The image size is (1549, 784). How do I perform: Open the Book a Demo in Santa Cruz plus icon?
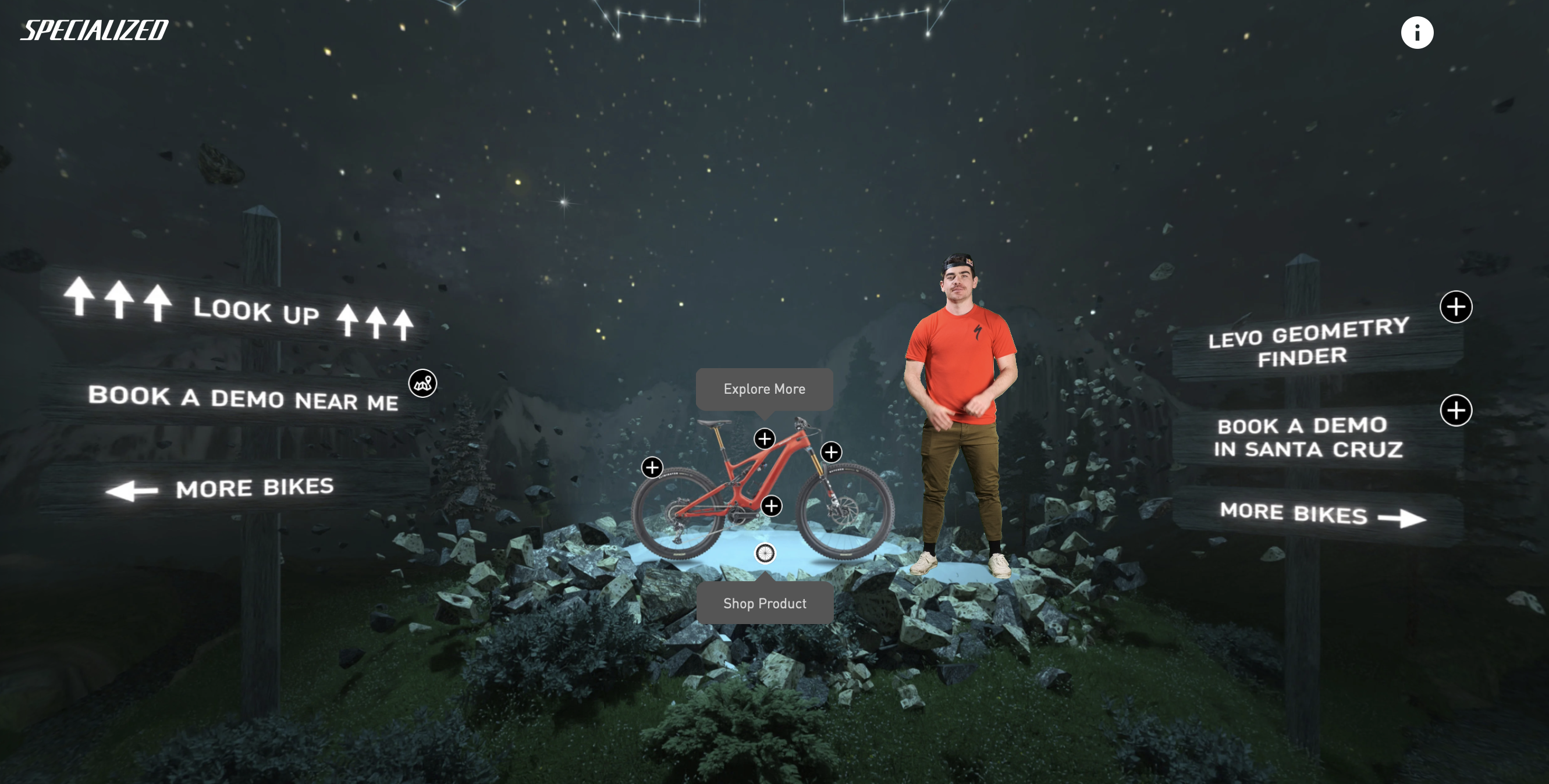pos(1455,411)
